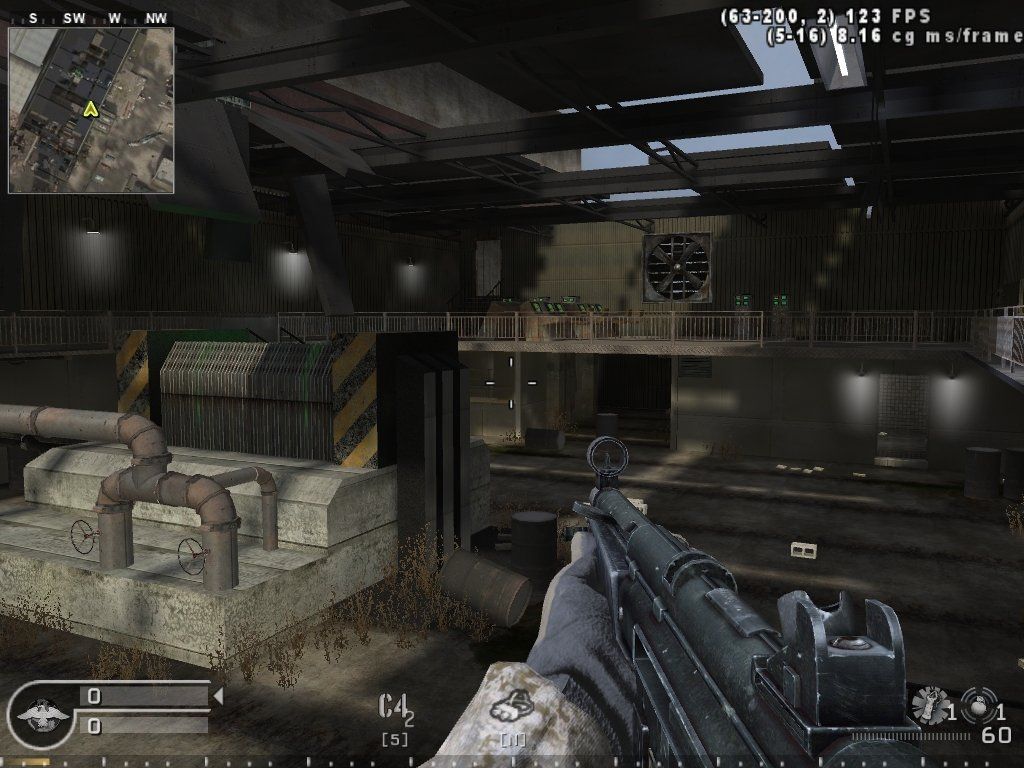The height and width of the screenshot is (768, 1024).
Task: Select the stun grenade icon
Action: pyautogui.click(x=929, y=705)
